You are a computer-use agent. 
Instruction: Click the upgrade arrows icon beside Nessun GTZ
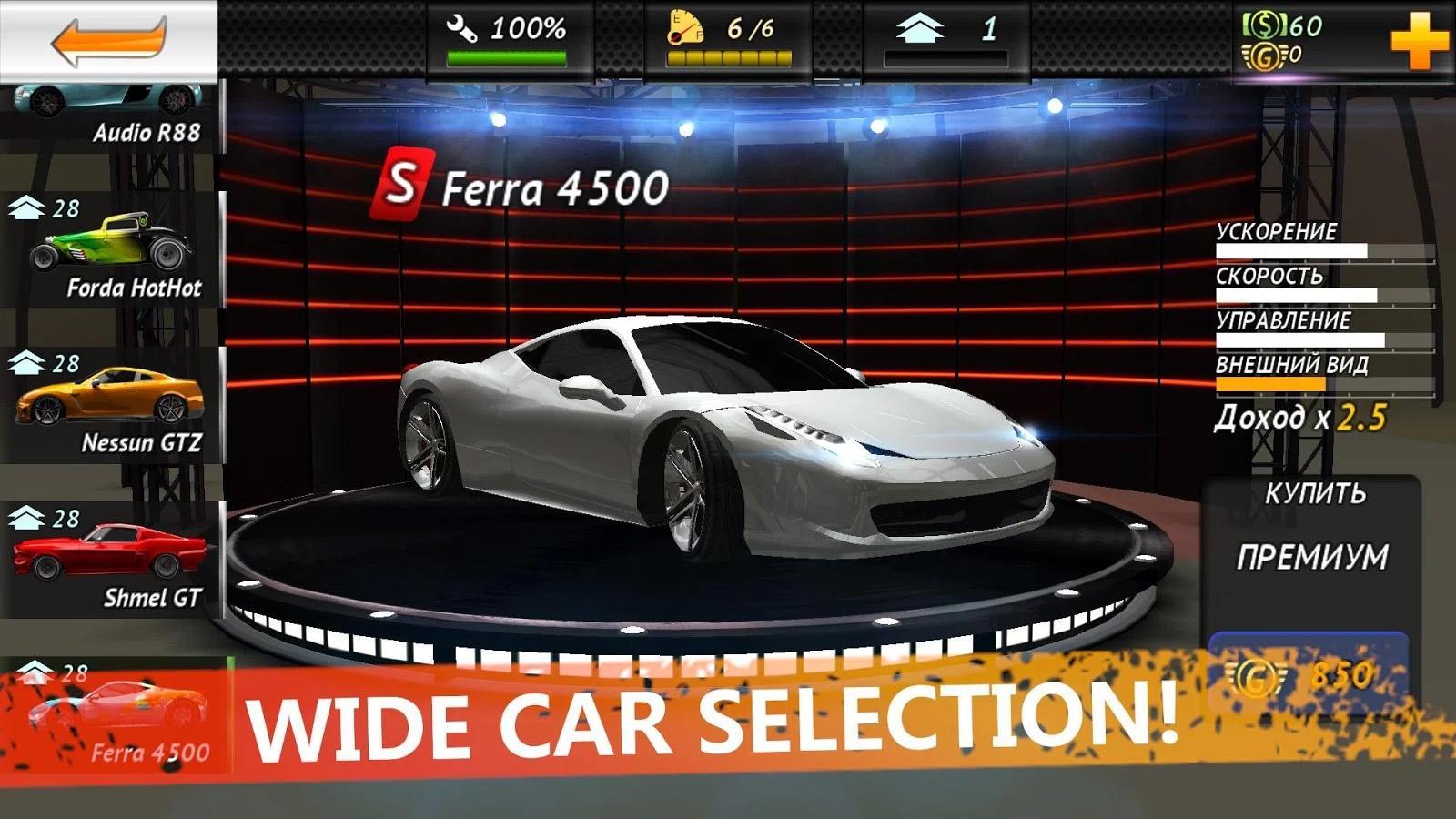[x=27, y=361]
